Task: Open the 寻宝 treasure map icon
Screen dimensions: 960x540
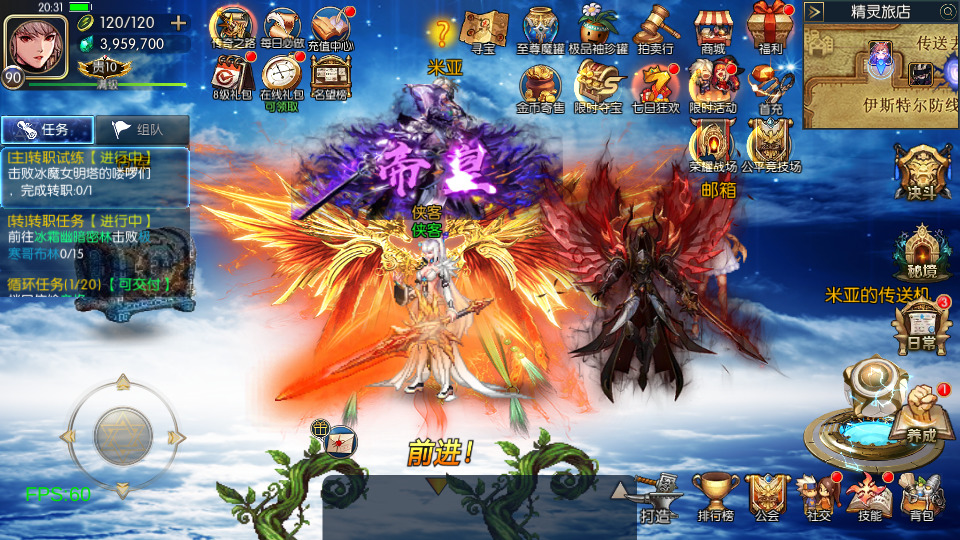Action: click(x=485, y=30)
